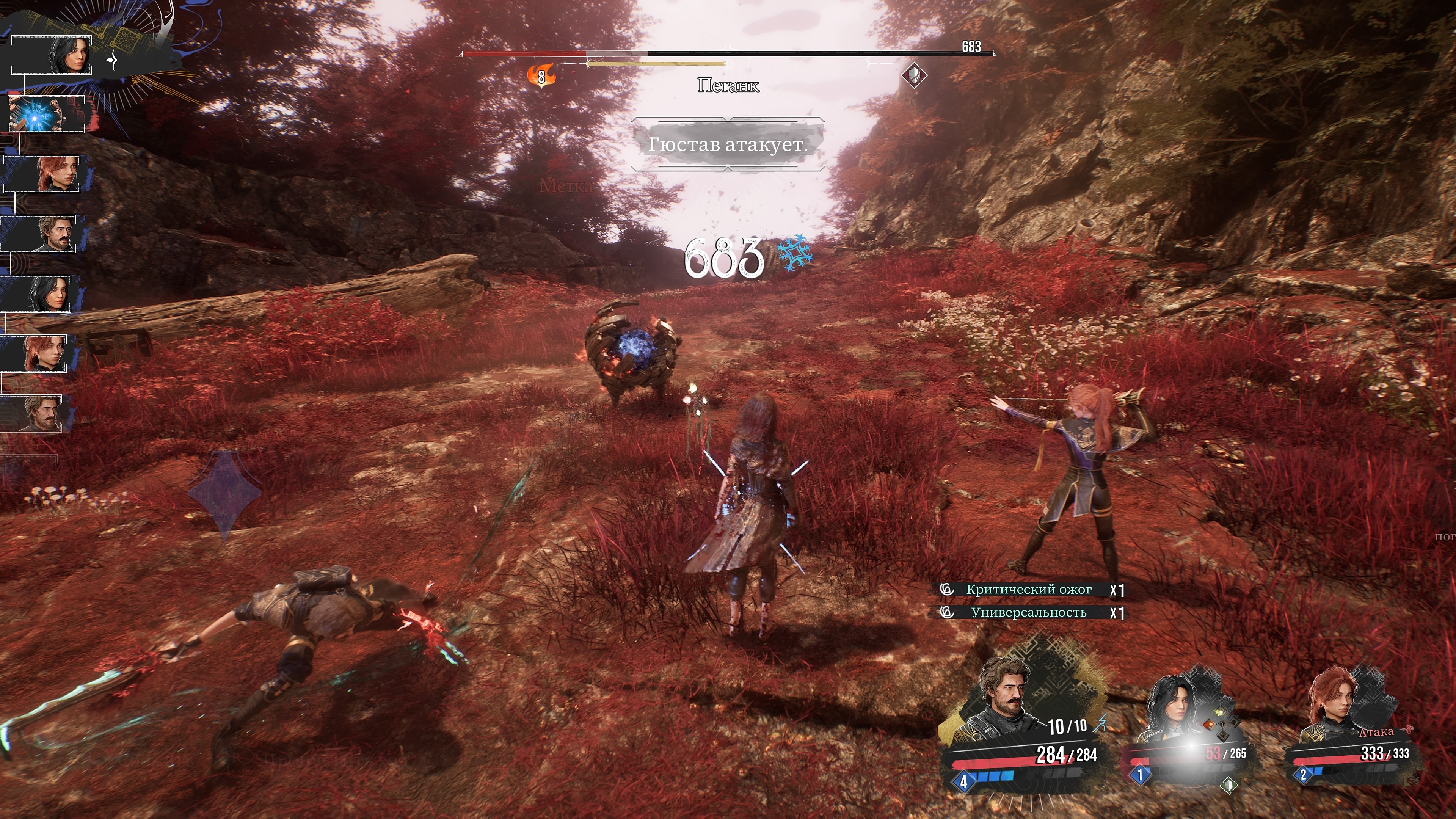Click the diamond shield icon under enemy health bar
Screen dimensions: 1456x819
click(x=913, y=75)
